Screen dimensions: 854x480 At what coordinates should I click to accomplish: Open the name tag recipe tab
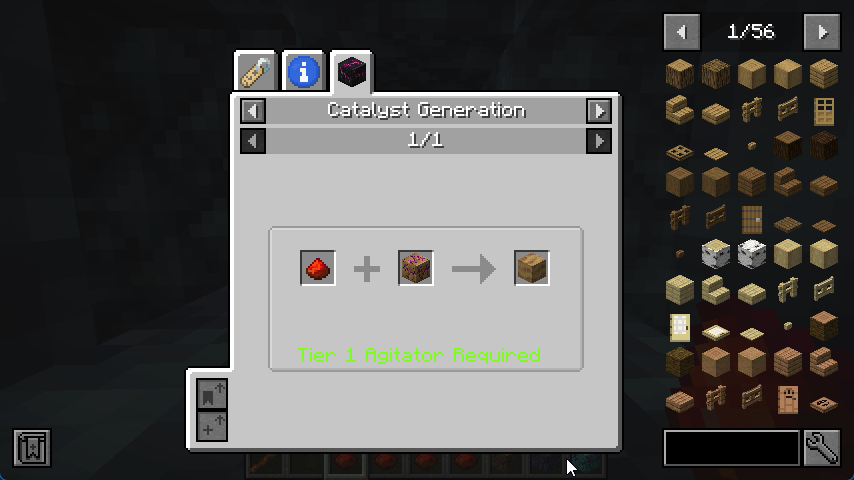tap(255, 72)
